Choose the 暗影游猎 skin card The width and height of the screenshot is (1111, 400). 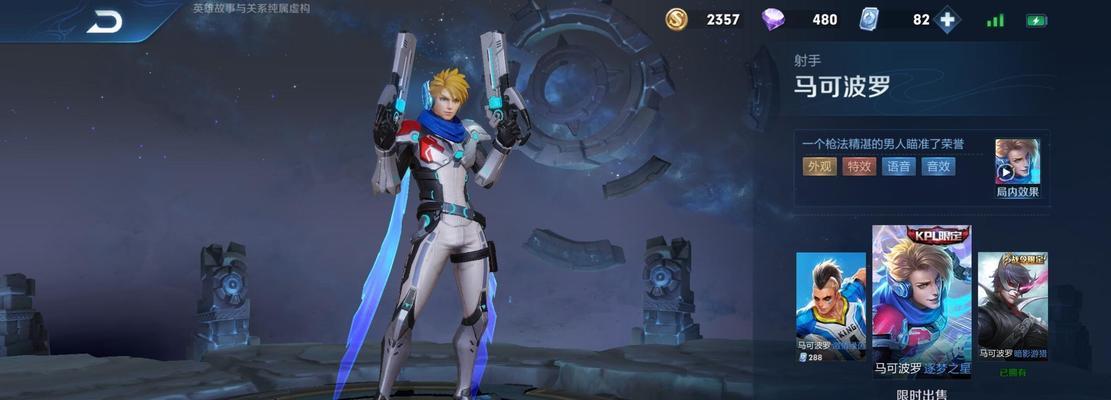[x=1012, y=306]
